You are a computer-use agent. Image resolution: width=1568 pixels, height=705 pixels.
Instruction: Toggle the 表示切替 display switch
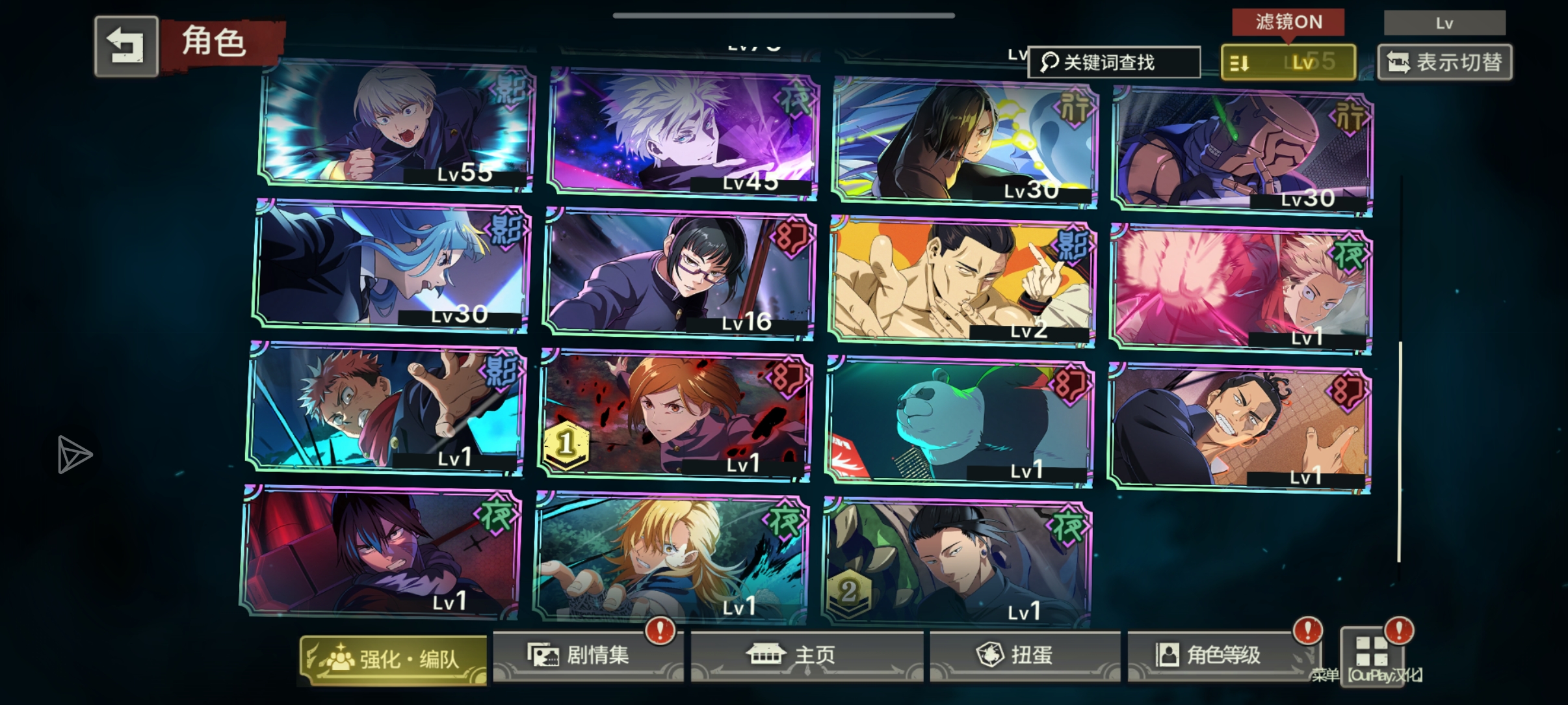click(1444, 62)
